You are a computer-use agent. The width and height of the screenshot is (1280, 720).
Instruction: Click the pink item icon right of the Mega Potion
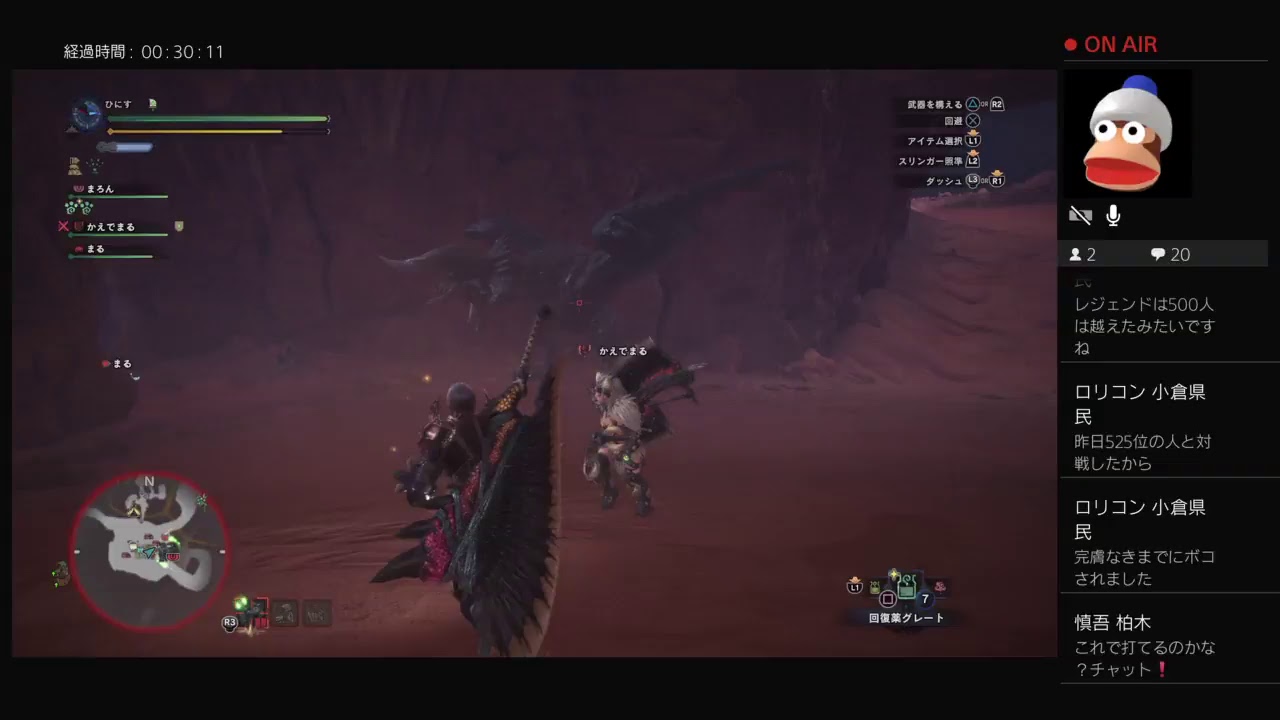[939, 587]
